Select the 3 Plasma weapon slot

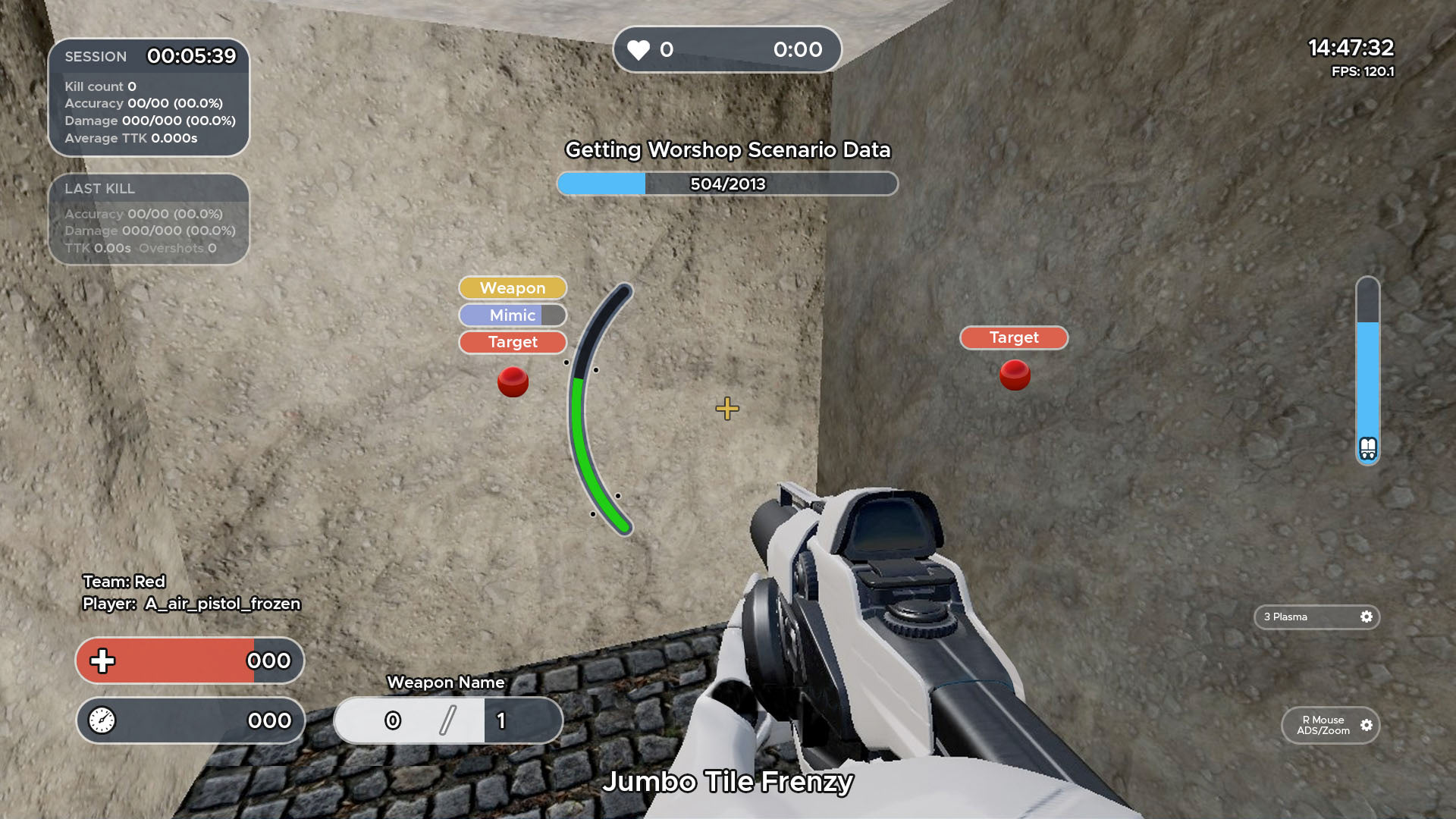click(x=1305, y=617)
